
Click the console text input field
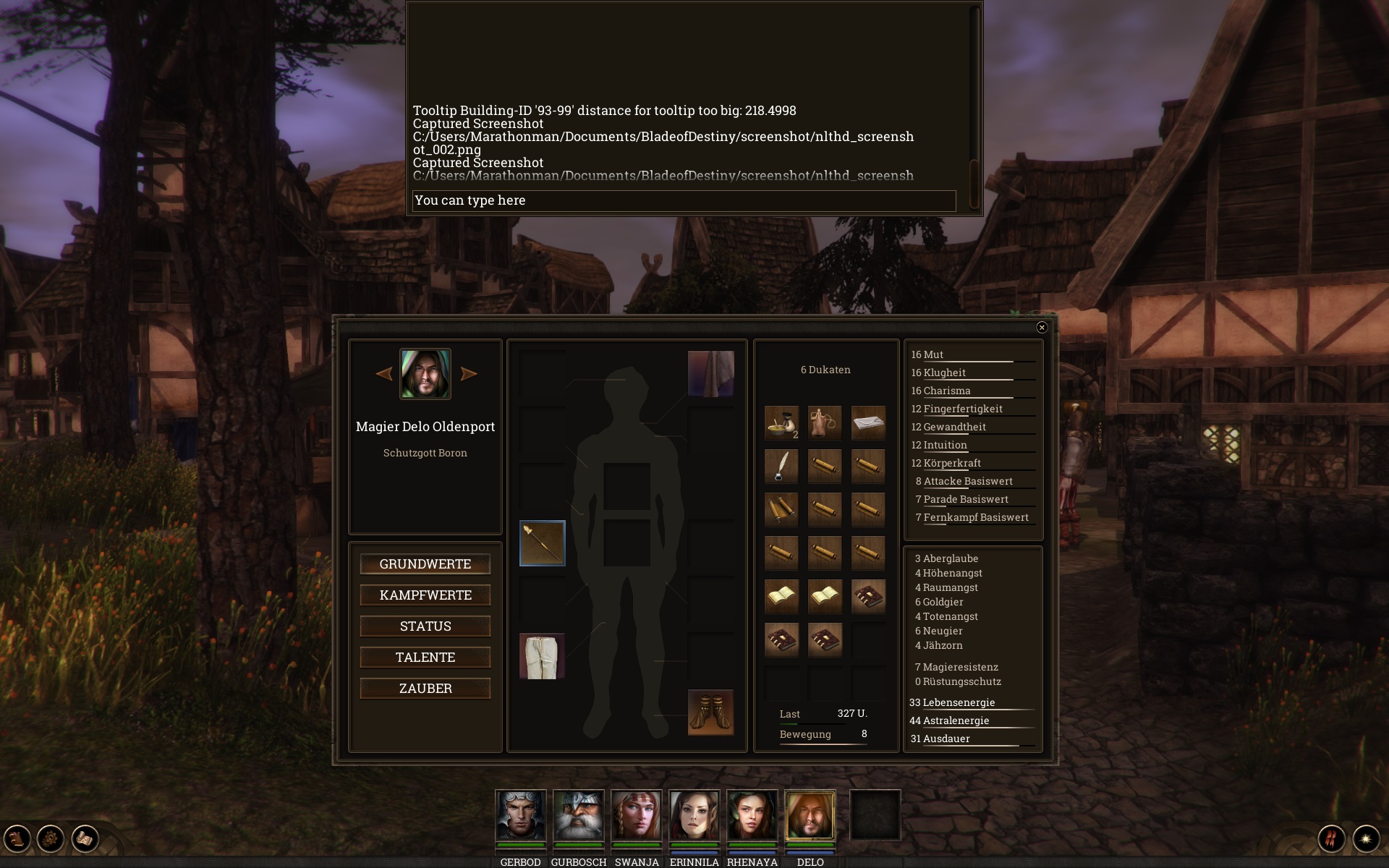(684, 200)
